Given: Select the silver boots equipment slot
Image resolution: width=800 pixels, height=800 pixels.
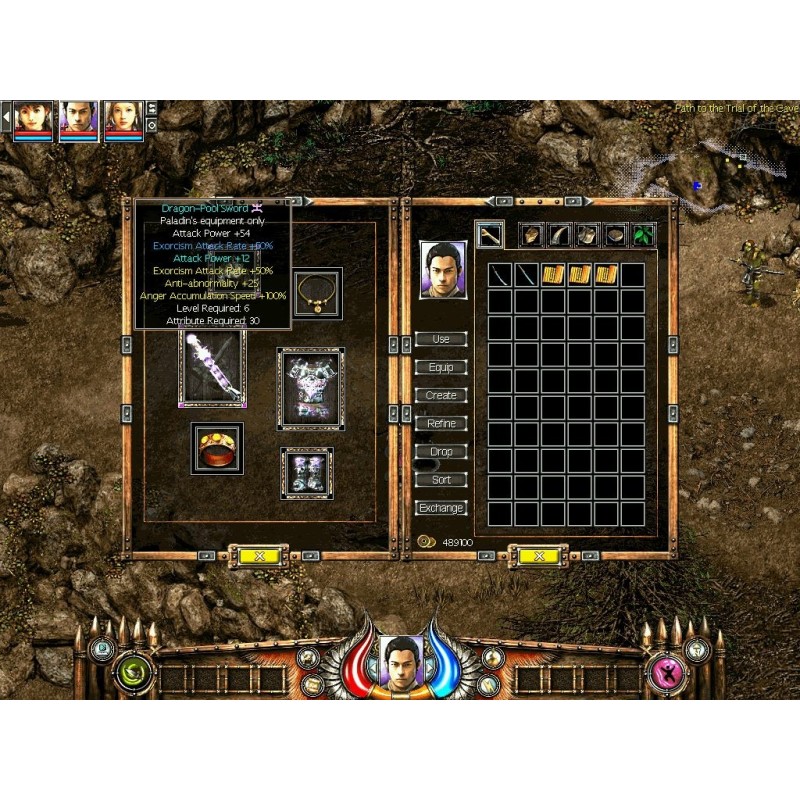Looking at the screenshot, I should (x=306, y=472).
